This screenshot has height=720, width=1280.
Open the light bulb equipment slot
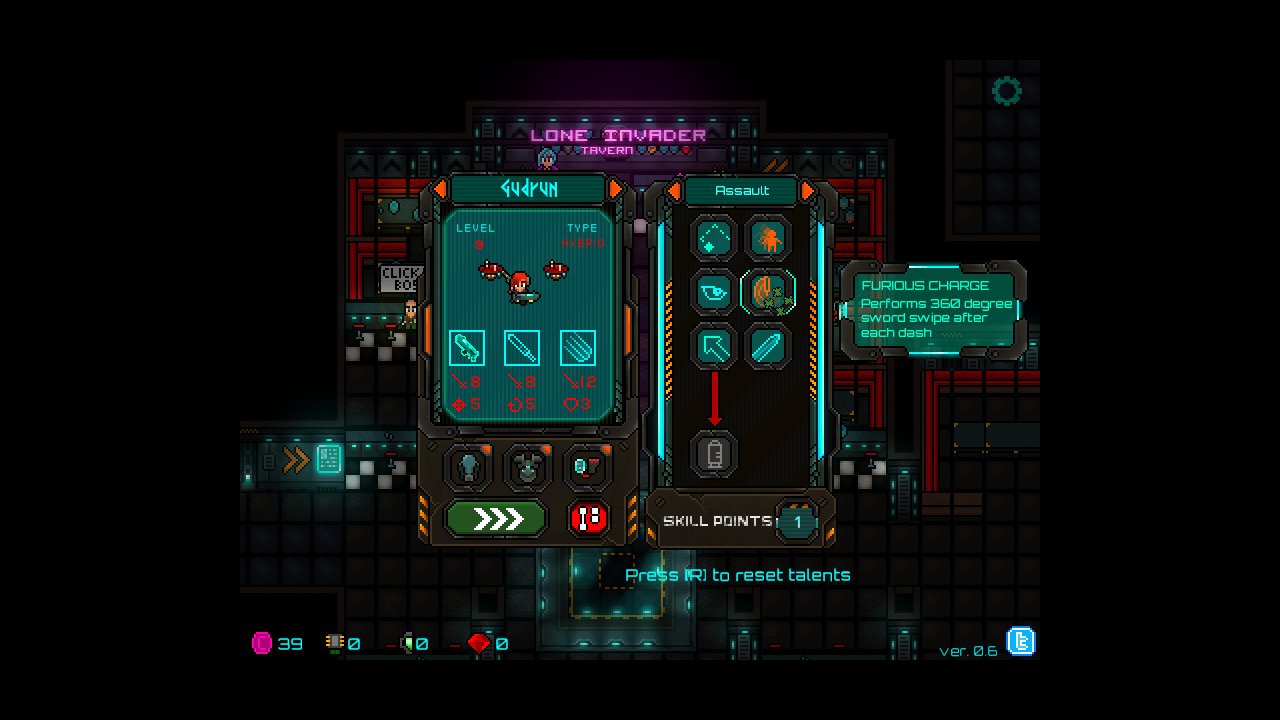[468, 466]
